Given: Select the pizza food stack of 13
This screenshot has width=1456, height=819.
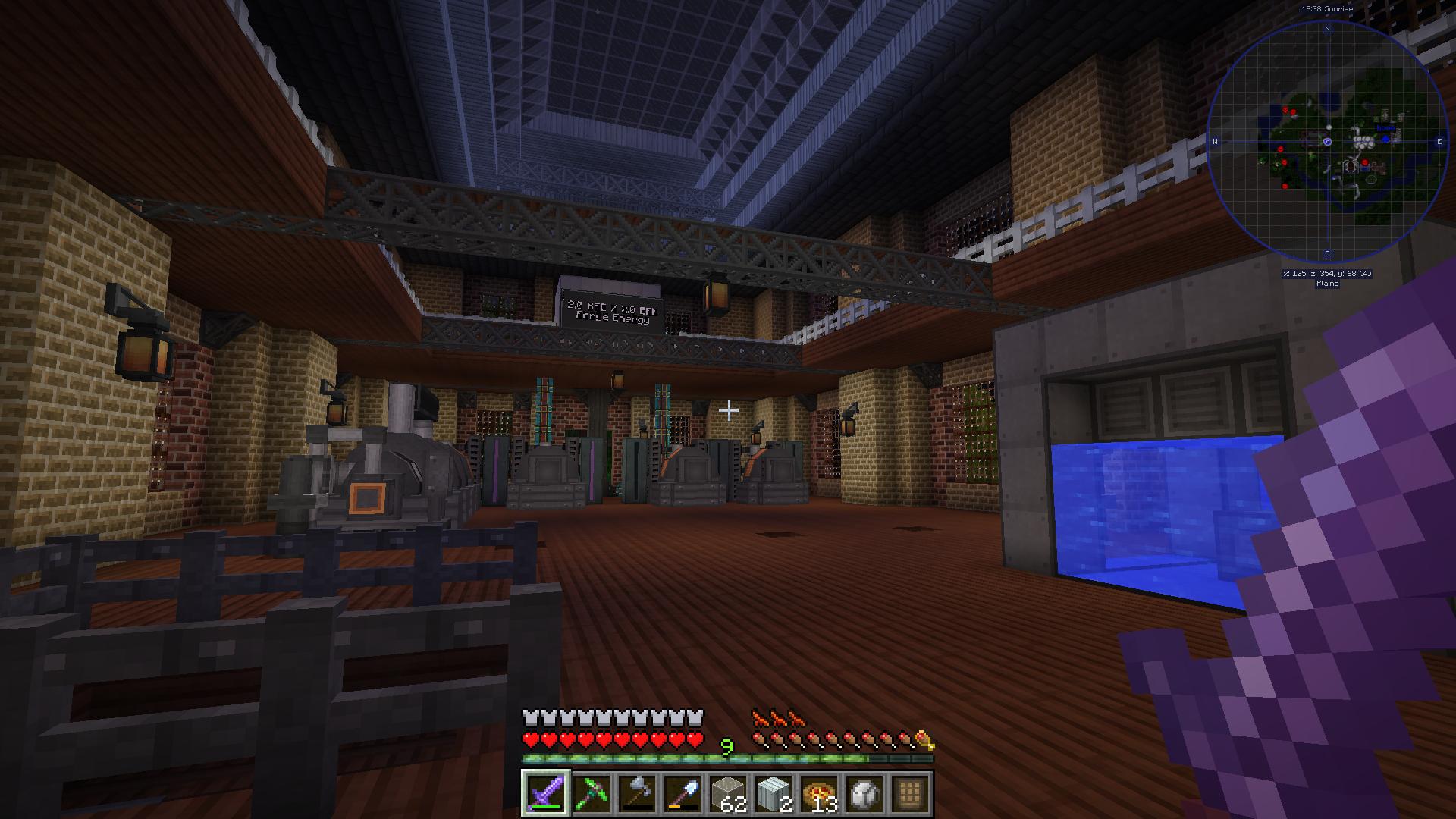Looking at the screenshot, I should (x=820, y=793).
